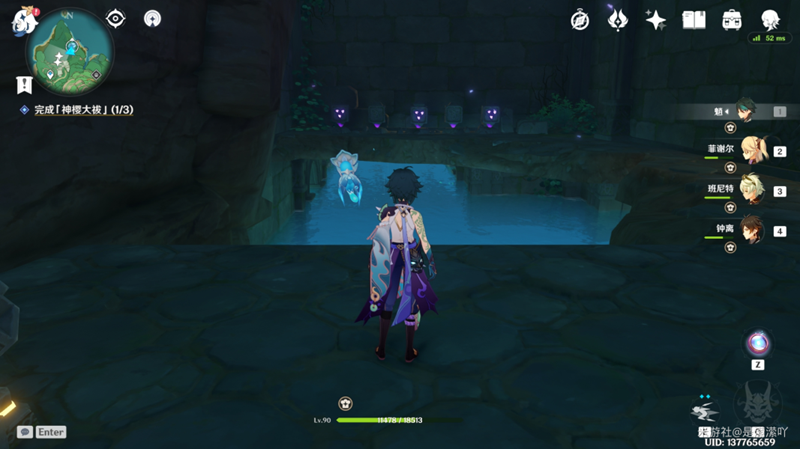Open the Adventurer Handbook book icon
Screen dimensions: 800x449
694,20
